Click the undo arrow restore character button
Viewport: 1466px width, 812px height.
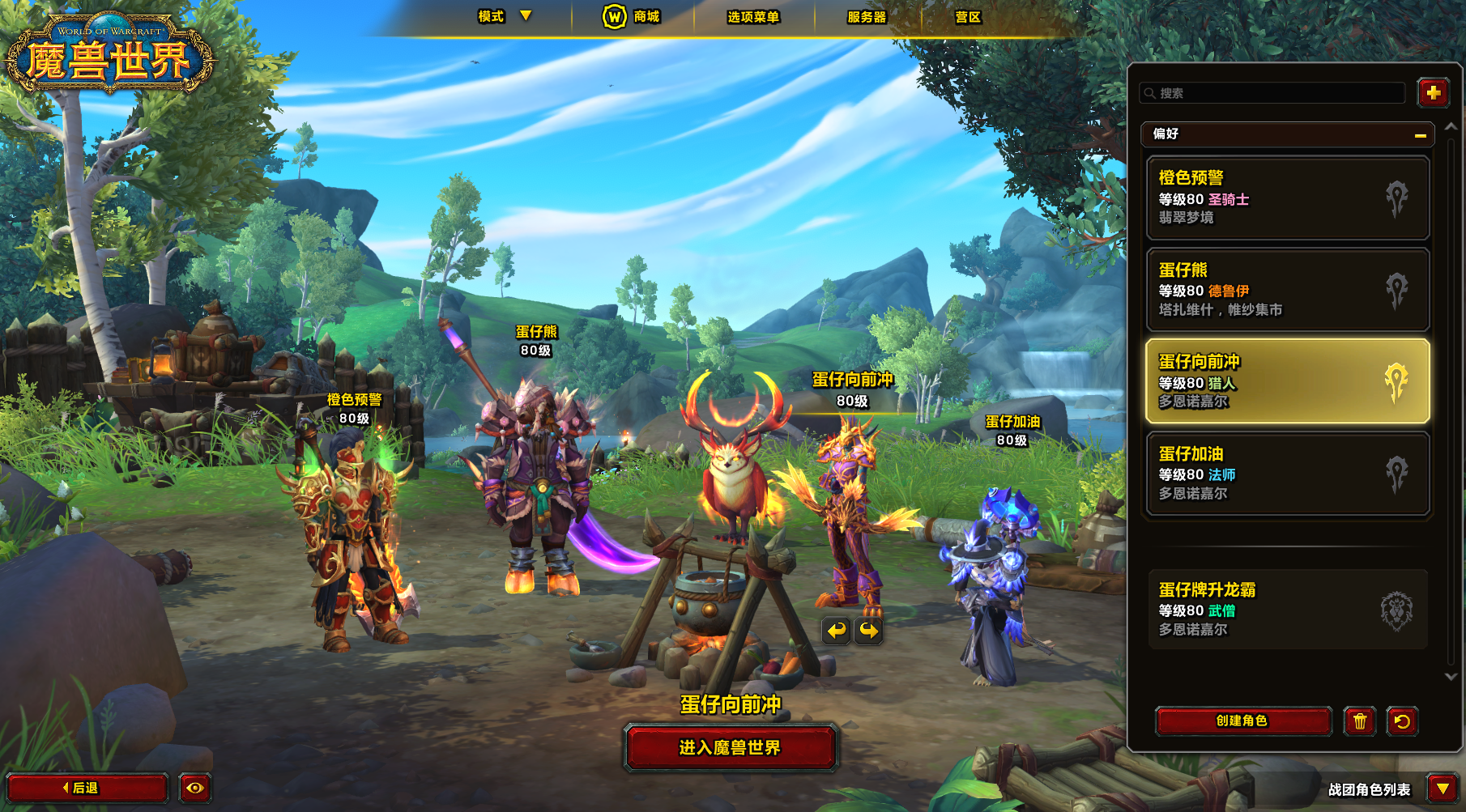(1402, 721)
